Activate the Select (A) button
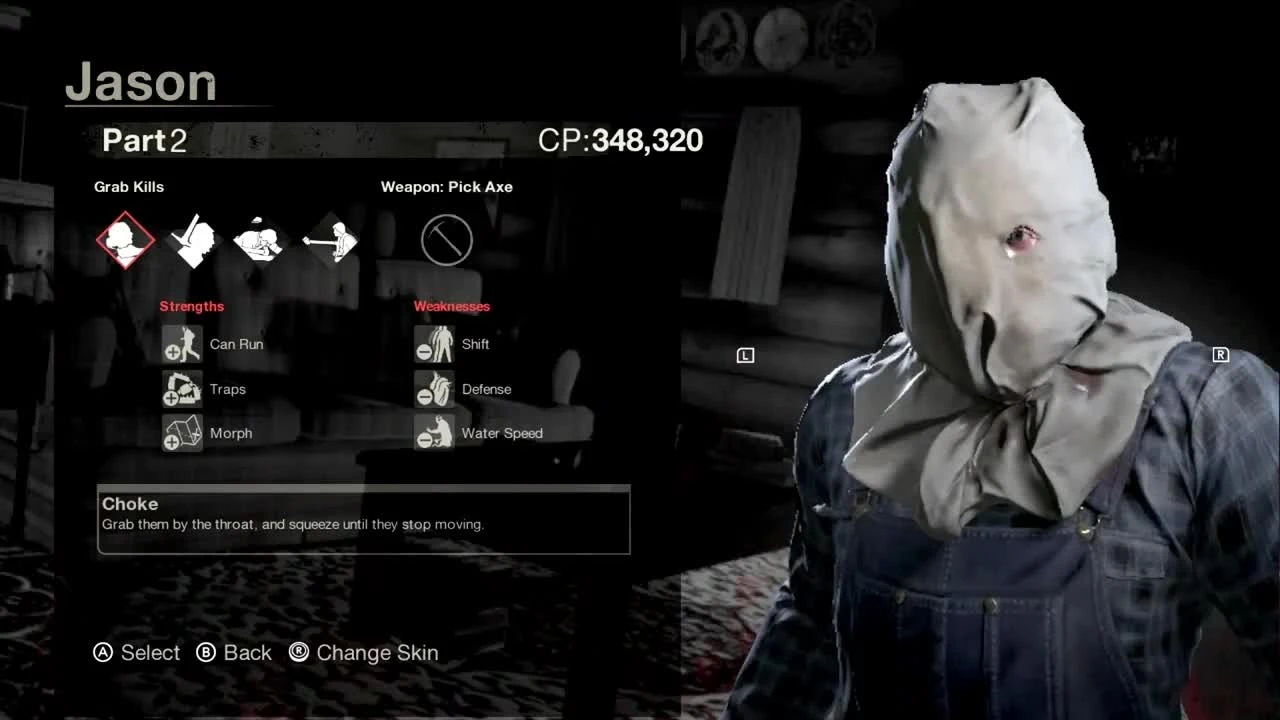 point(137,652)
